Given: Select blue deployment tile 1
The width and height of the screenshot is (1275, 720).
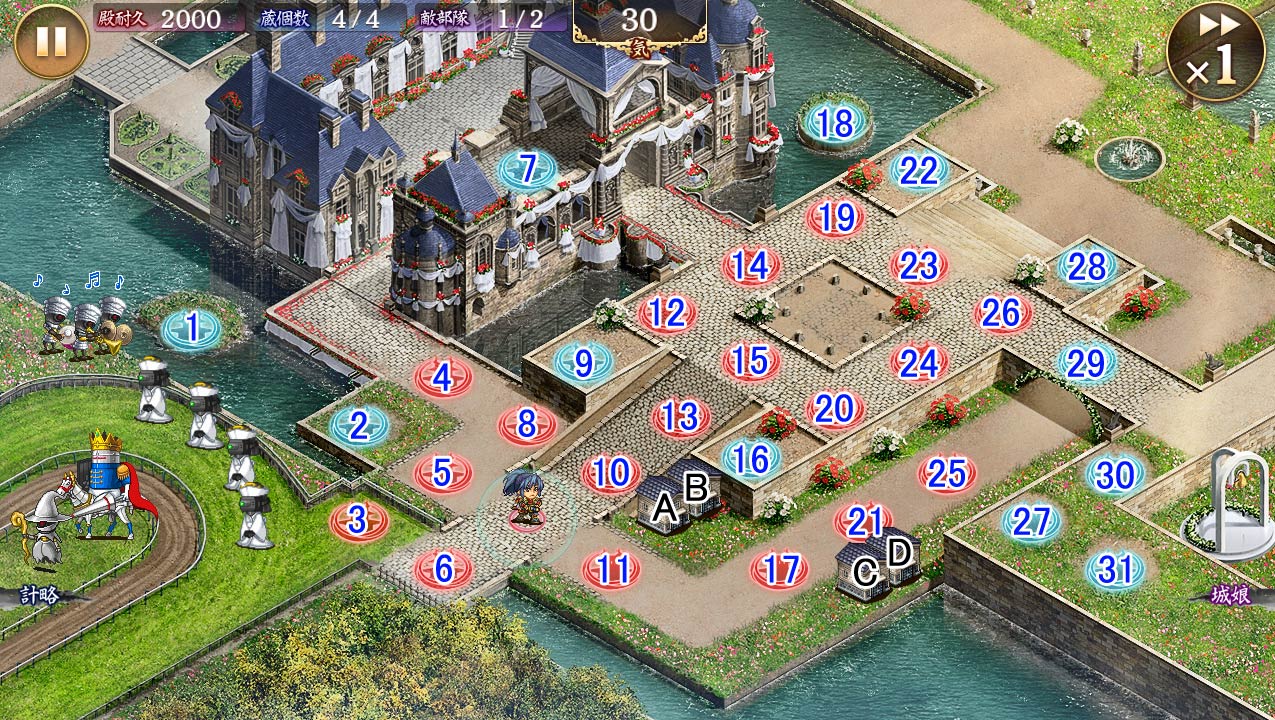Looking at the screenshot, I should tap(191, 328).
